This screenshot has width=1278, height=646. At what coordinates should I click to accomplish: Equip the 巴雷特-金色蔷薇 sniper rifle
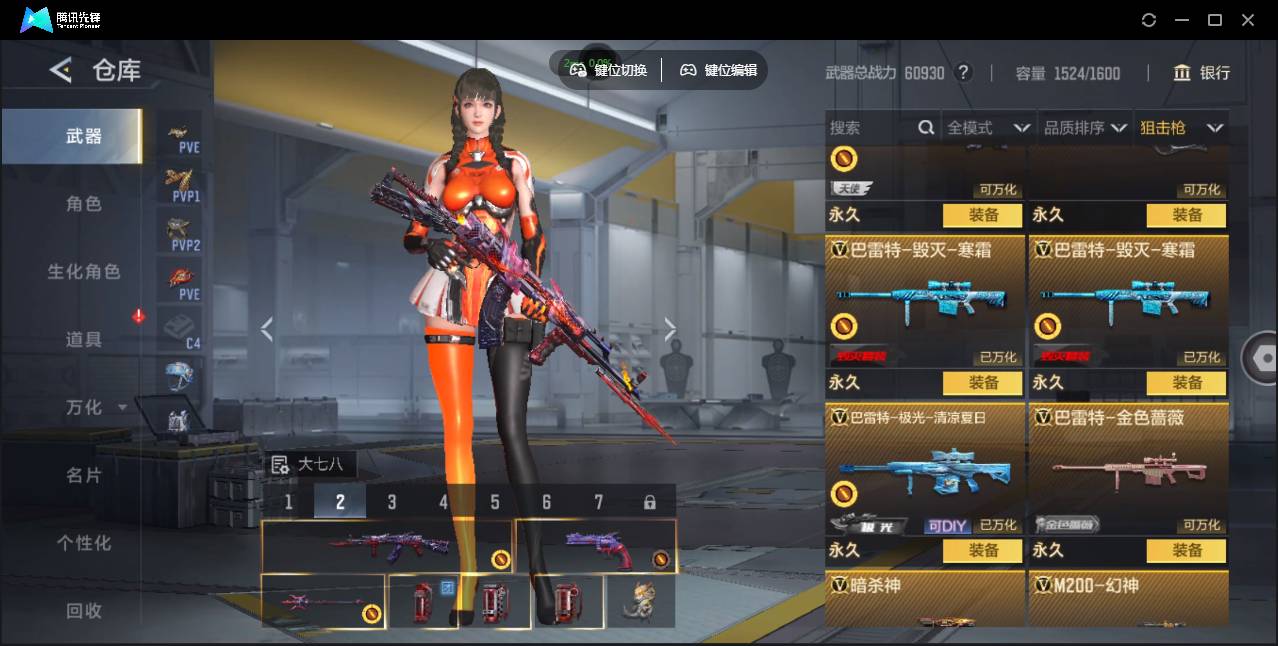pos(1187,550)
